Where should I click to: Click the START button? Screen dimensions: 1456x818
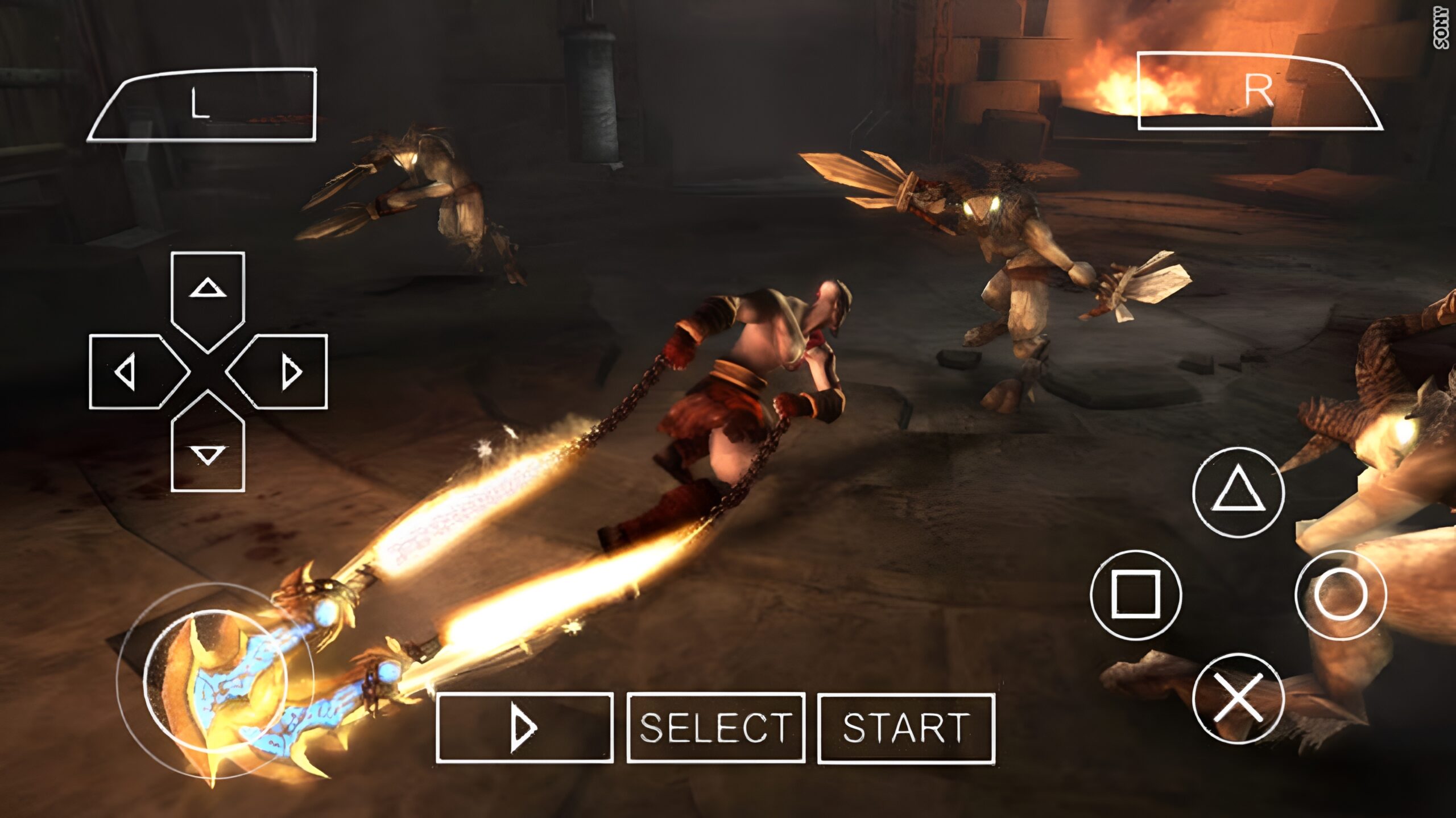[906, 728]
